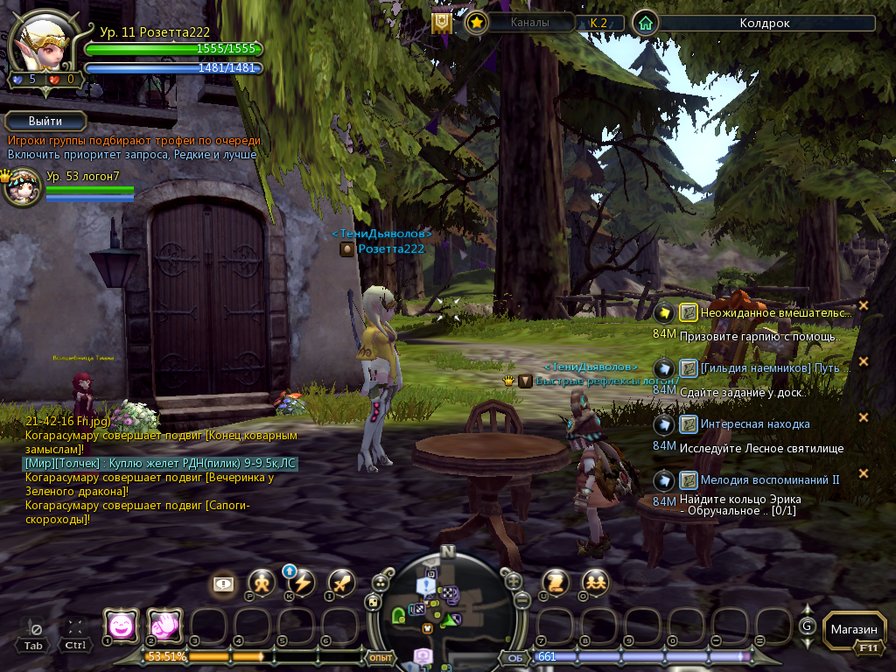Screen dimensions: 896x672
Task: Remove Неожиданное вмешательство from the quest tracker
Action: point(863,306)
